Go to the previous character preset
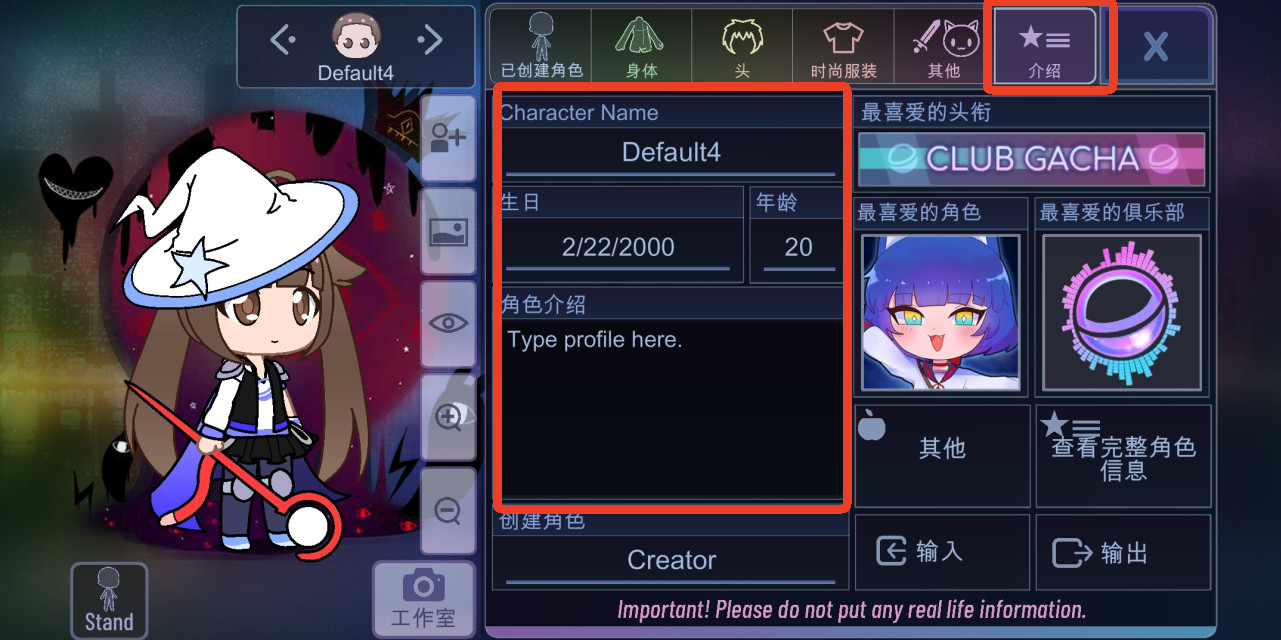This screenshot has width=1281, height=640. pos(283,40)
